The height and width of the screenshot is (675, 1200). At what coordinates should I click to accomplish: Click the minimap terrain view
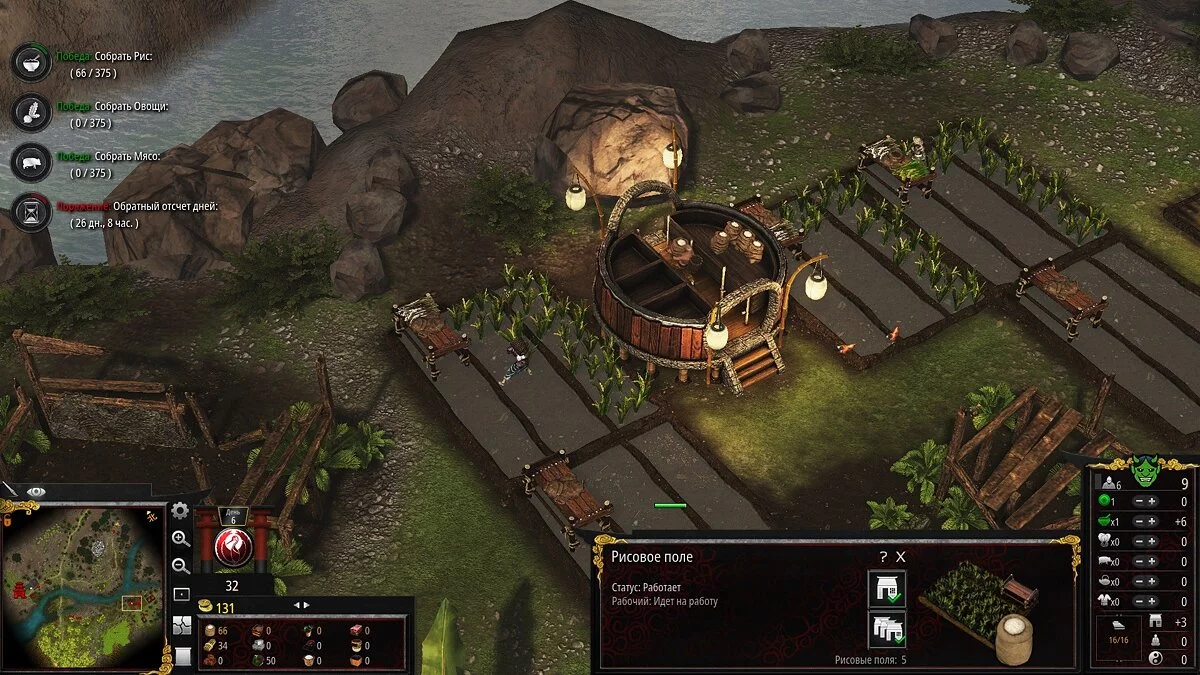pos(82,585)
